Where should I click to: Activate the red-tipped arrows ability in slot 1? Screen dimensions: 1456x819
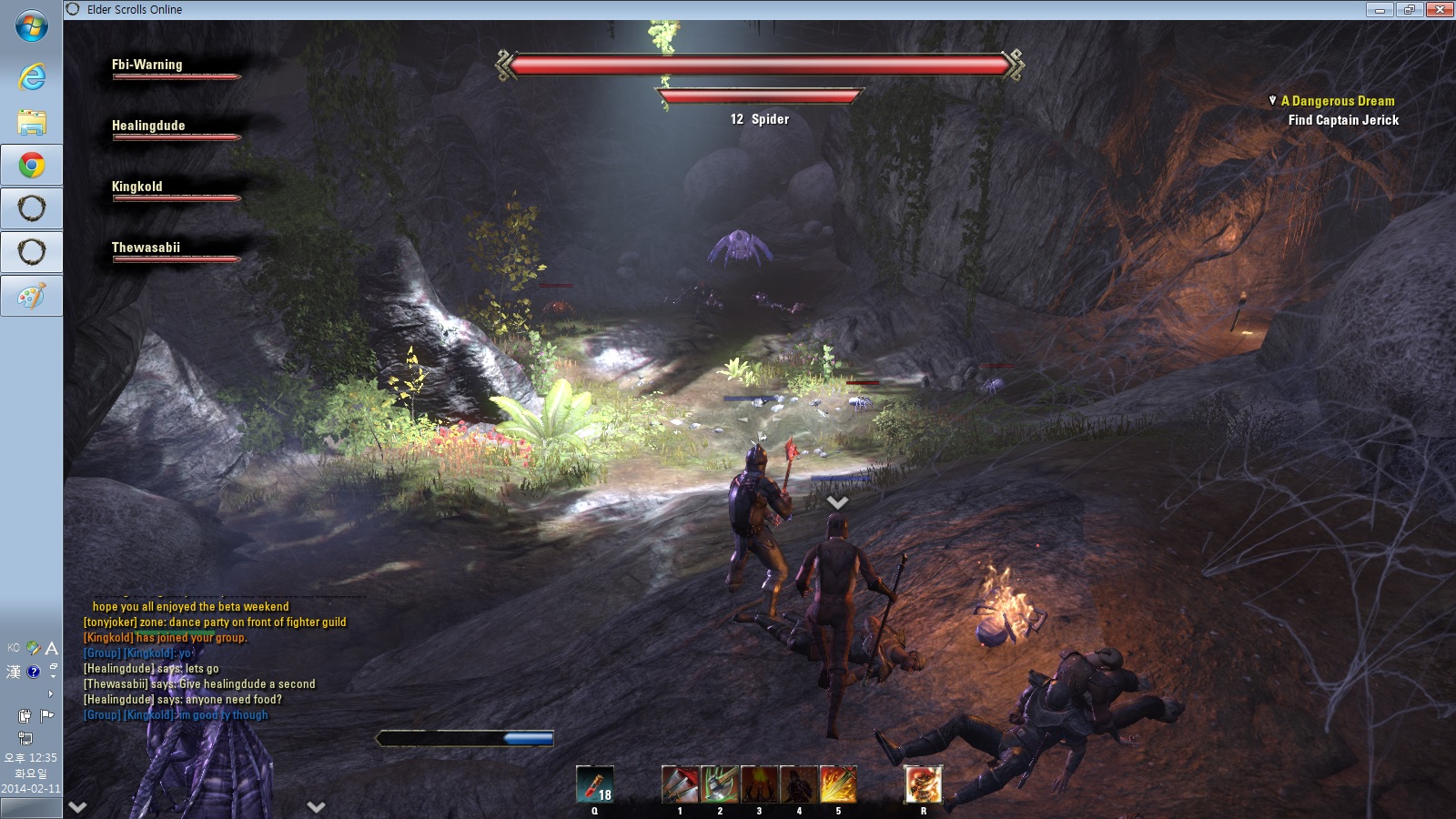pyautogui.click(x=680, y=784)
